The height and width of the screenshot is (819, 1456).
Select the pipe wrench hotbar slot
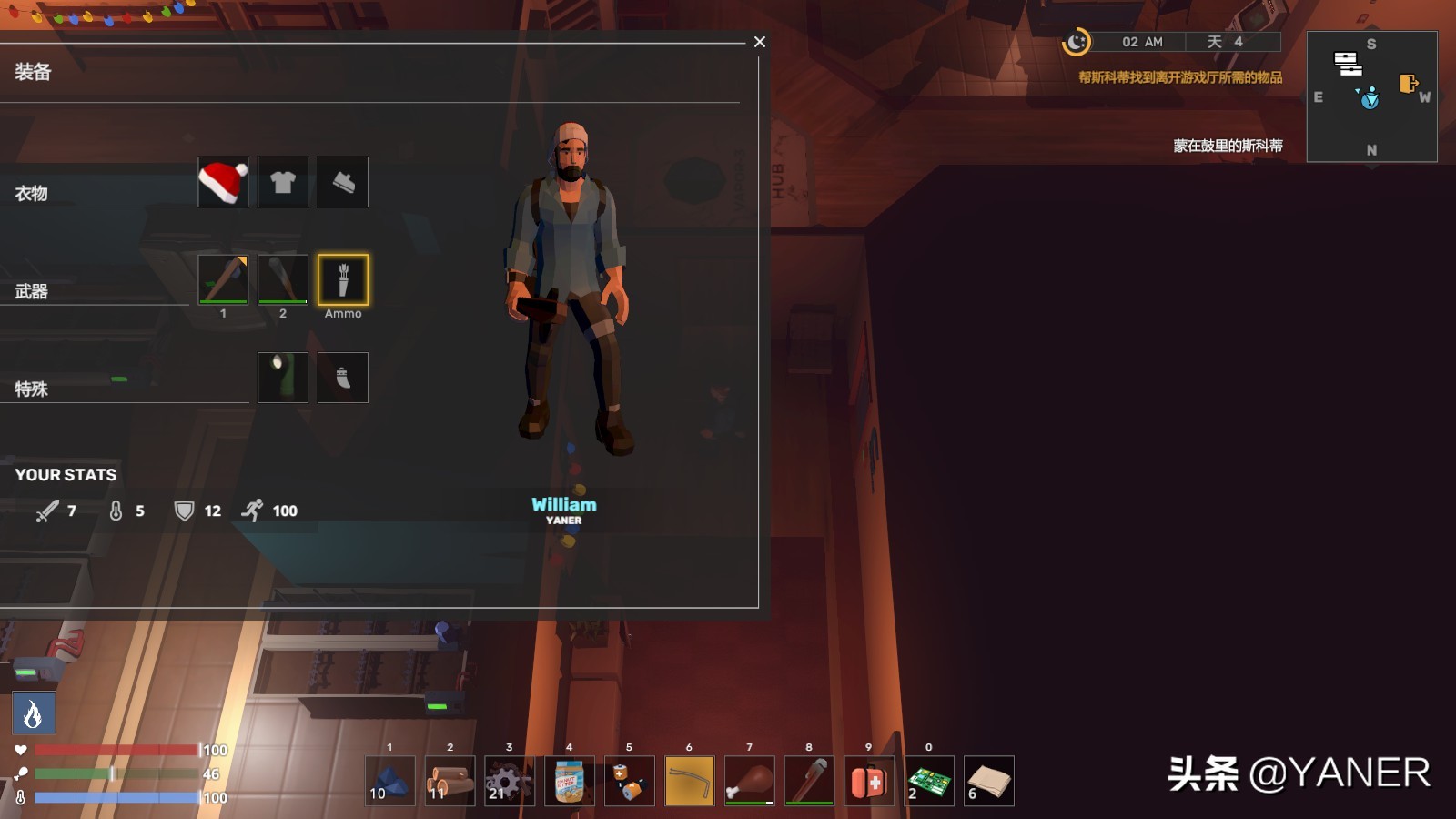tap(809, 781)
